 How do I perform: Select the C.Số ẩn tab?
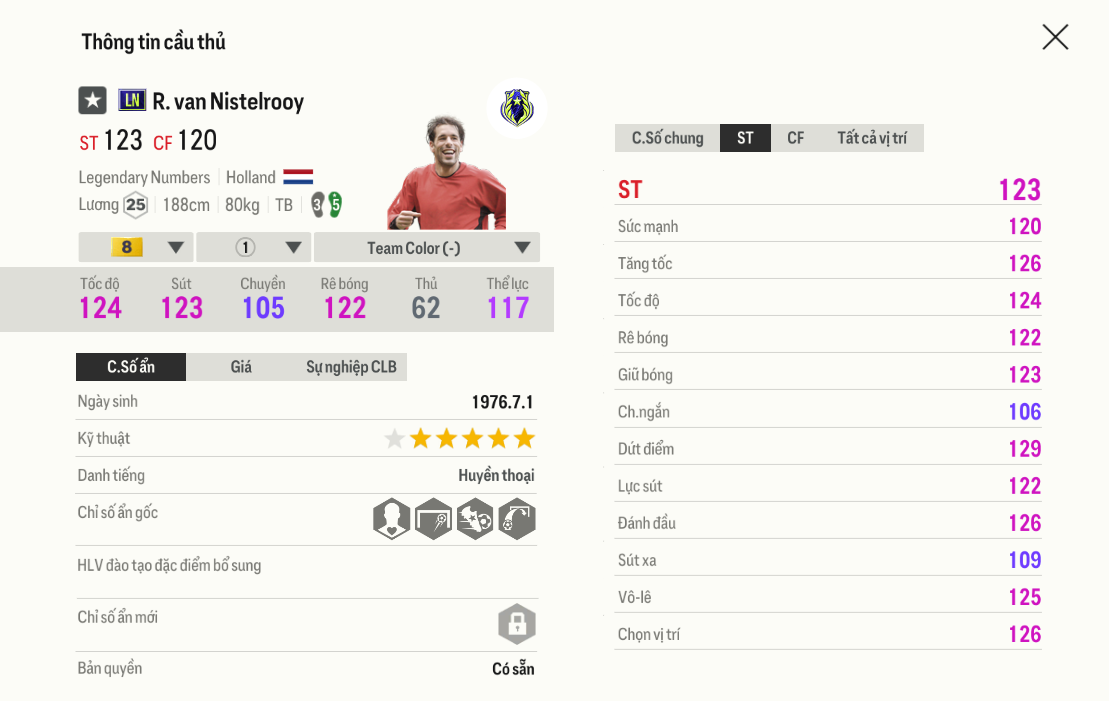tap(131, 367)
